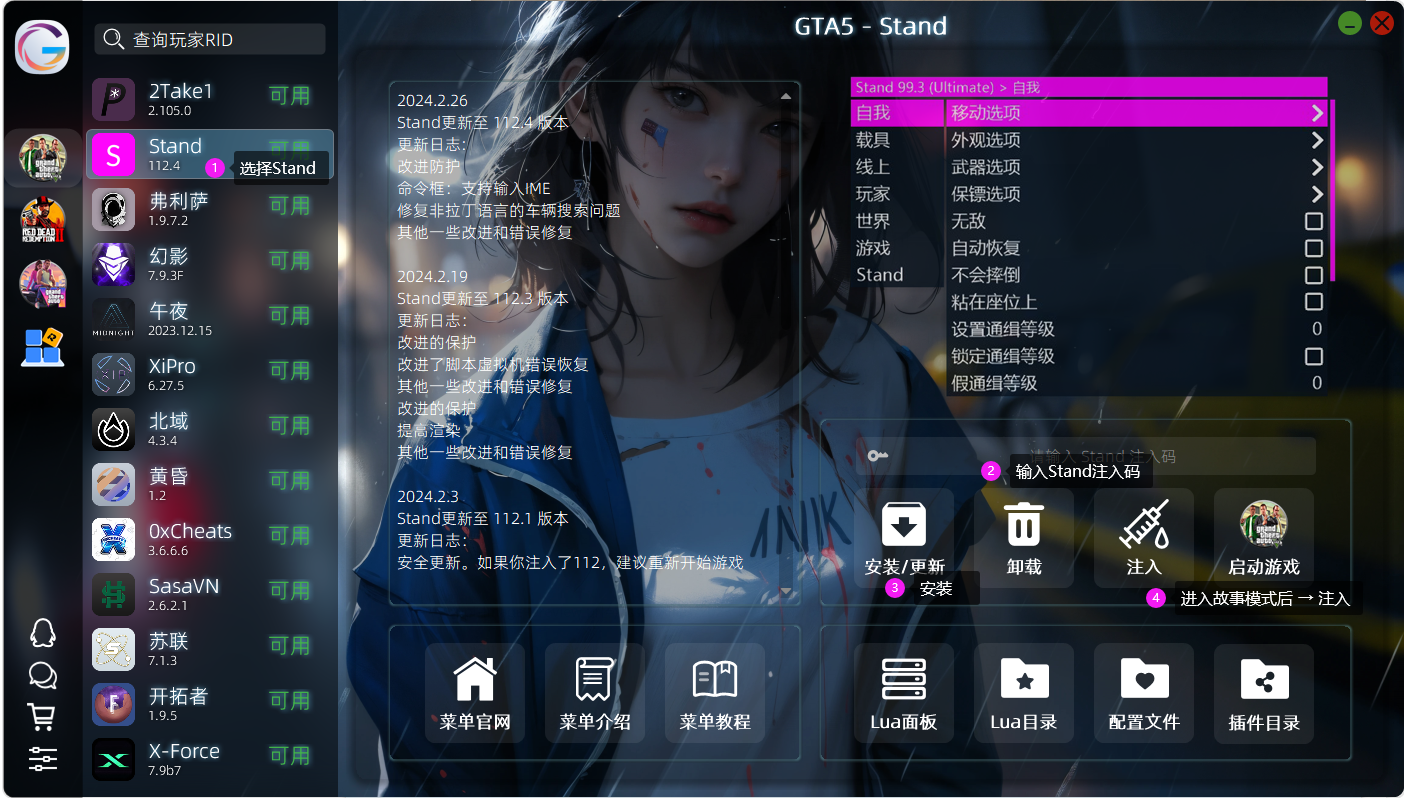Image resolution: width=1404 pixels, height=798 pixels.
Task: Open the settings sliders icon
Action: [x=42, y=758]
